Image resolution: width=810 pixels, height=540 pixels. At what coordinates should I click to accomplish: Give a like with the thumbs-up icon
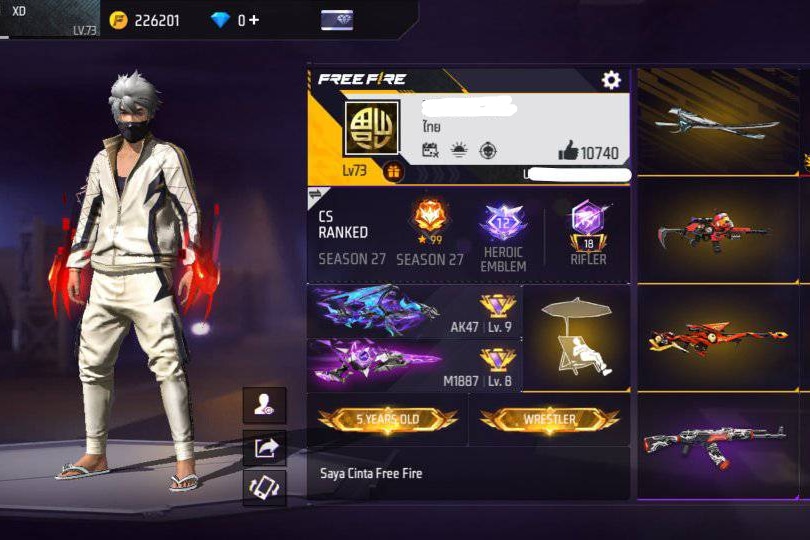(569, 151)
